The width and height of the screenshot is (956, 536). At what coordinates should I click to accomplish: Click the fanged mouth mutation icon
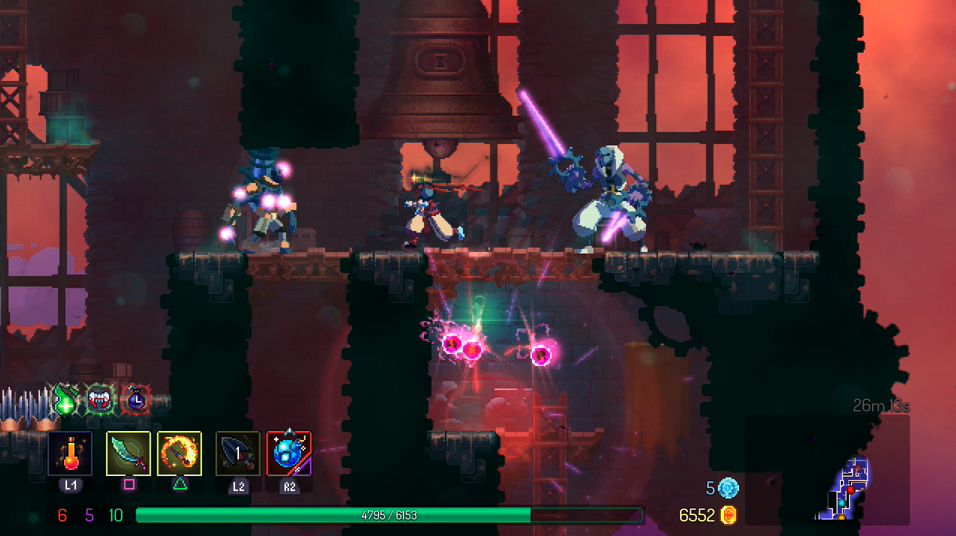pyautogui.click(x=100, y=400)
